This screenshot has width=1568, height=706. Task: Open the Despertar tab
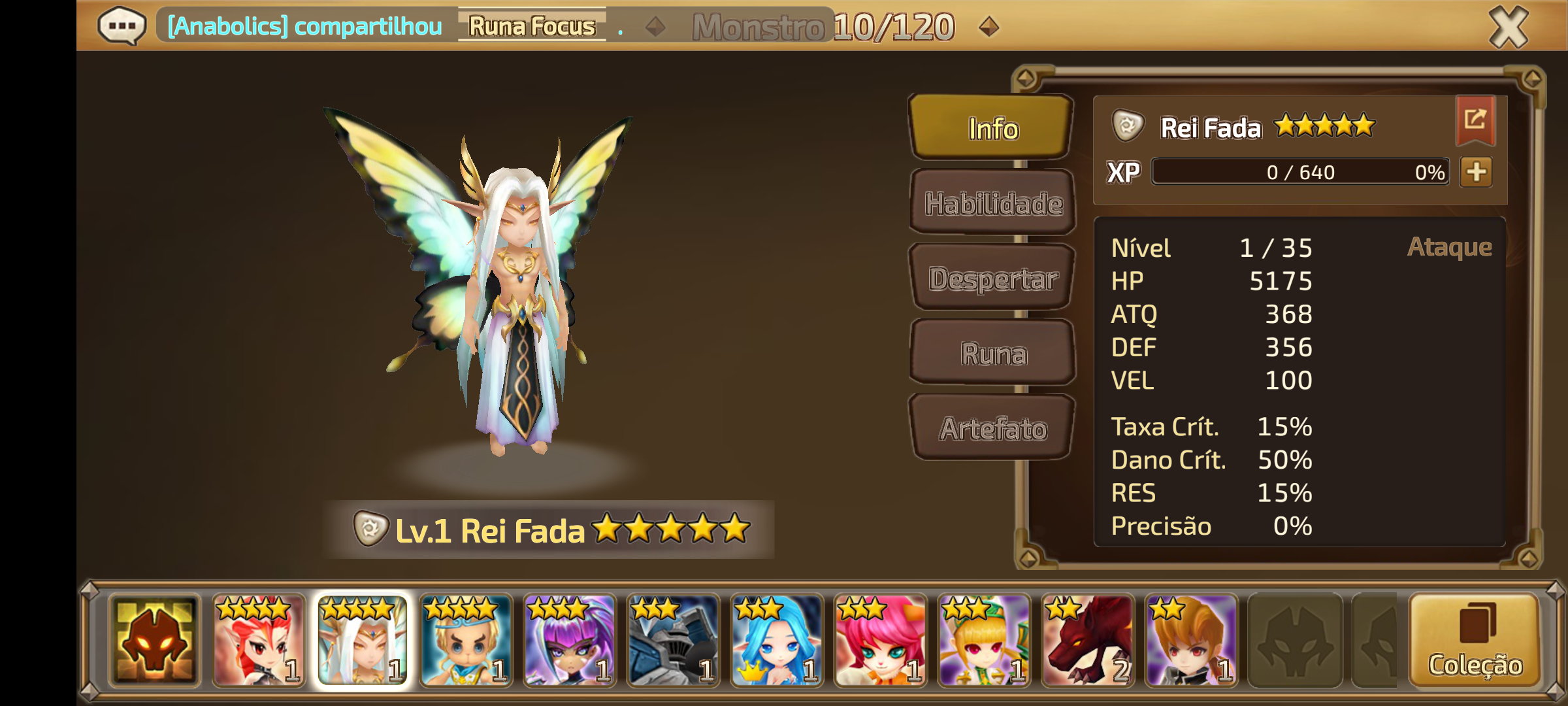(992, 278)
